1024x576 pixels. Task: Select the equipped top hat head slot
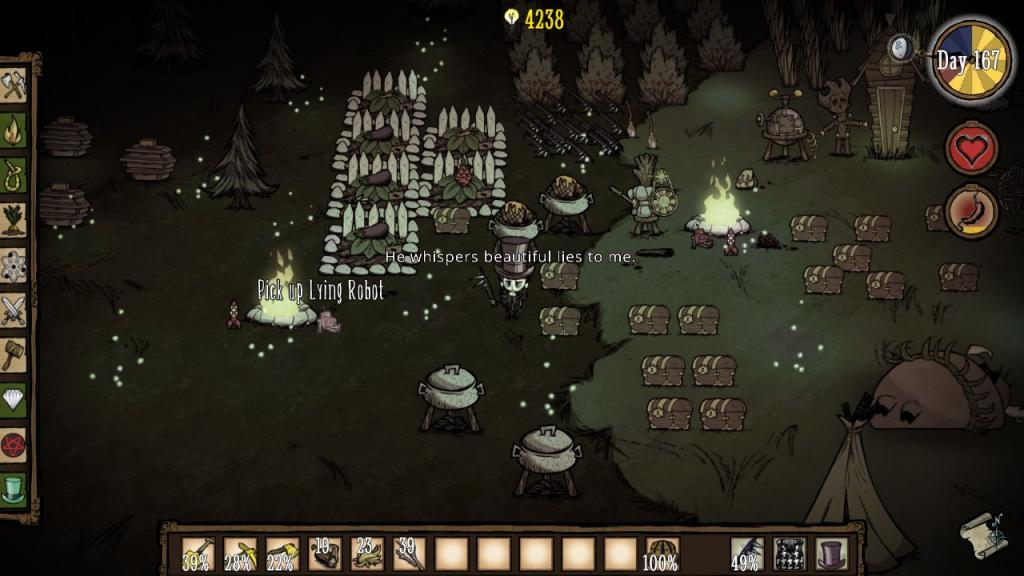[831, 553]
